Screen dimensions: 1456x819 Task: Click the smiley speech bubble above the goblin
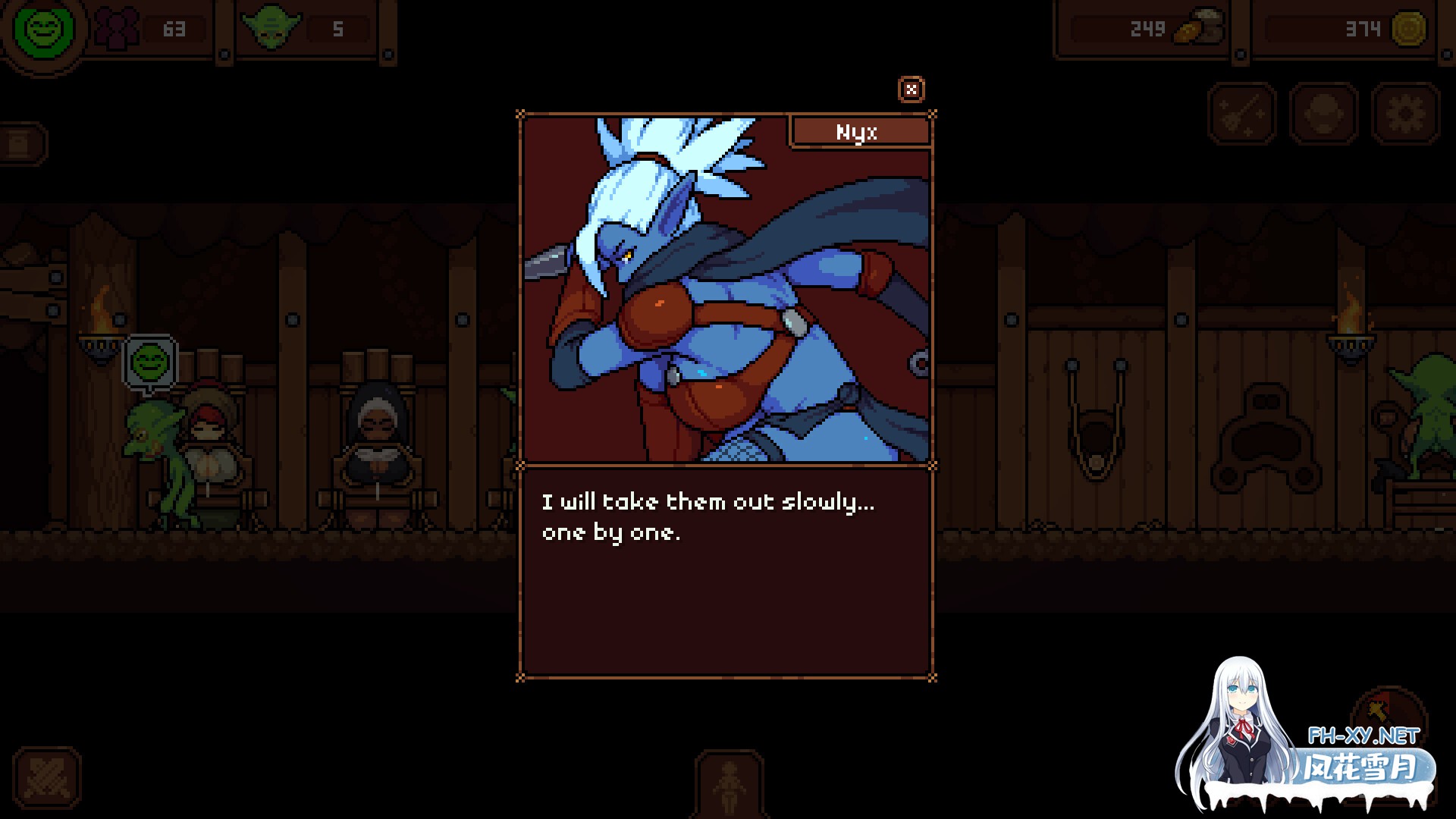(149, 362)
